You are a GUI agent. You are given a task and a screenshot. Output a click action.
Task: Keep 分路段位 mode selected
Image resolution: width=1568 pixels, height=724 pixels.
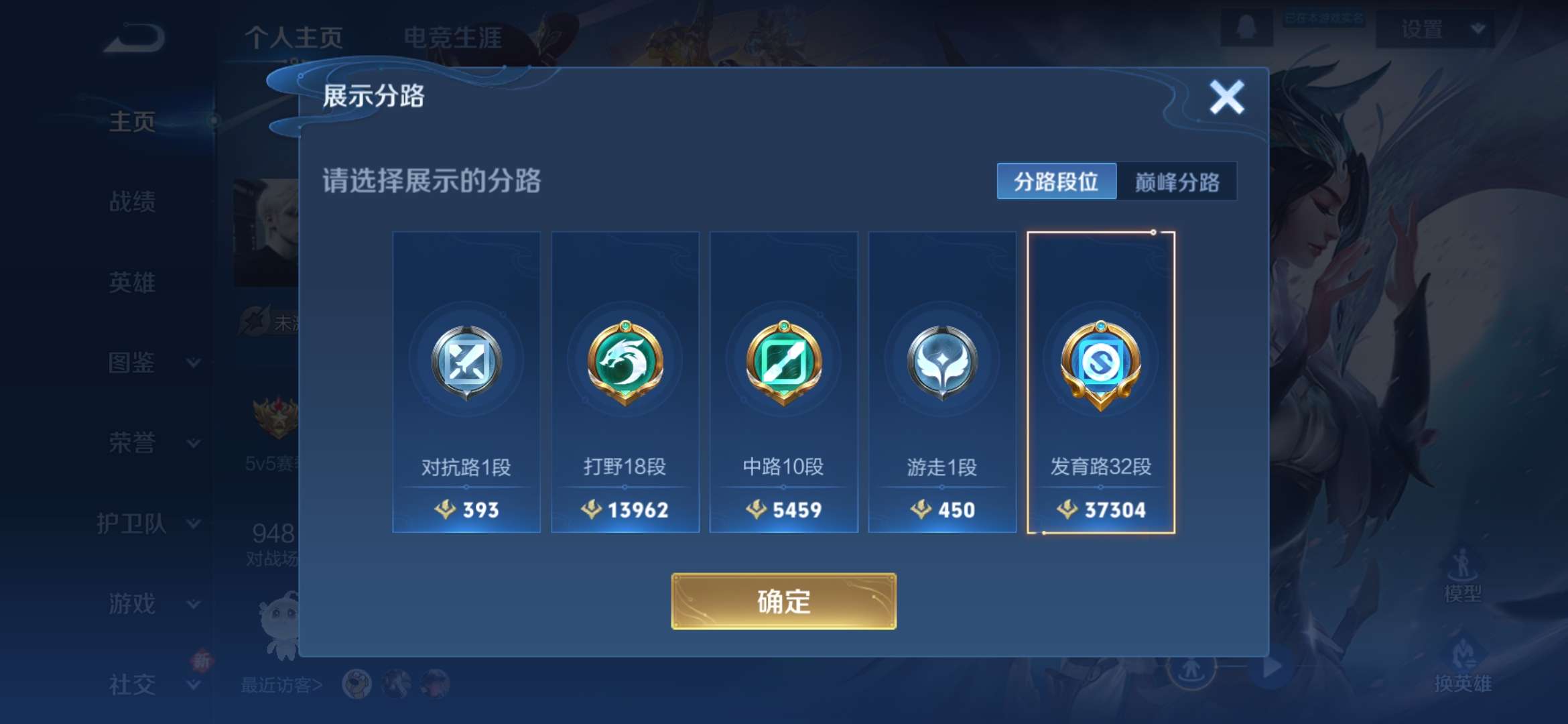[1057, 180]
